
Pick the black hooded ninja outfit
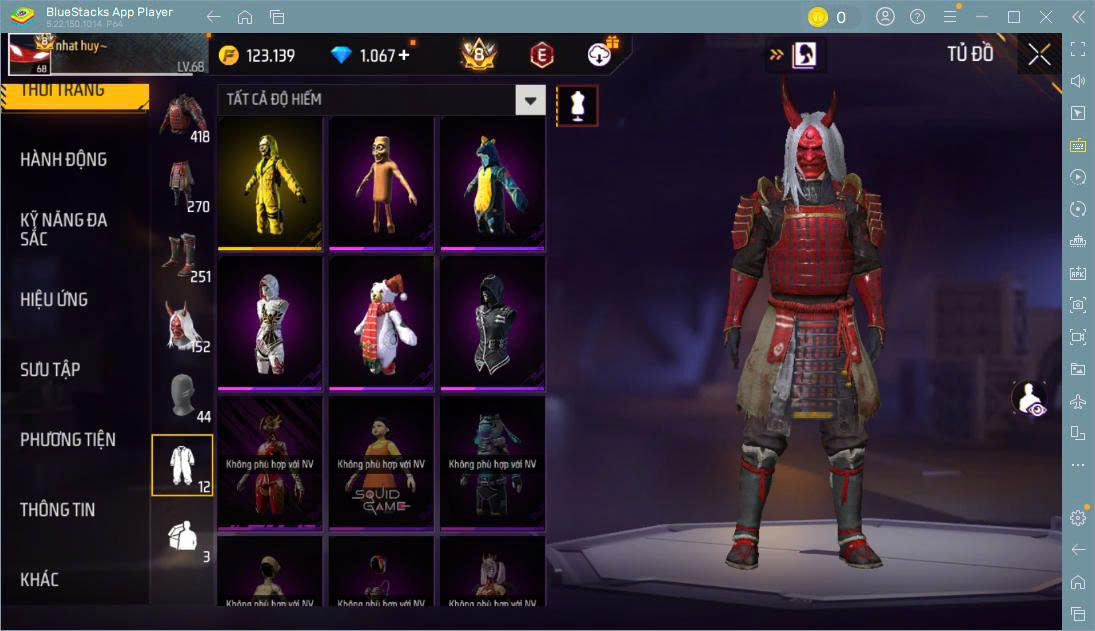tap(492, 323)
